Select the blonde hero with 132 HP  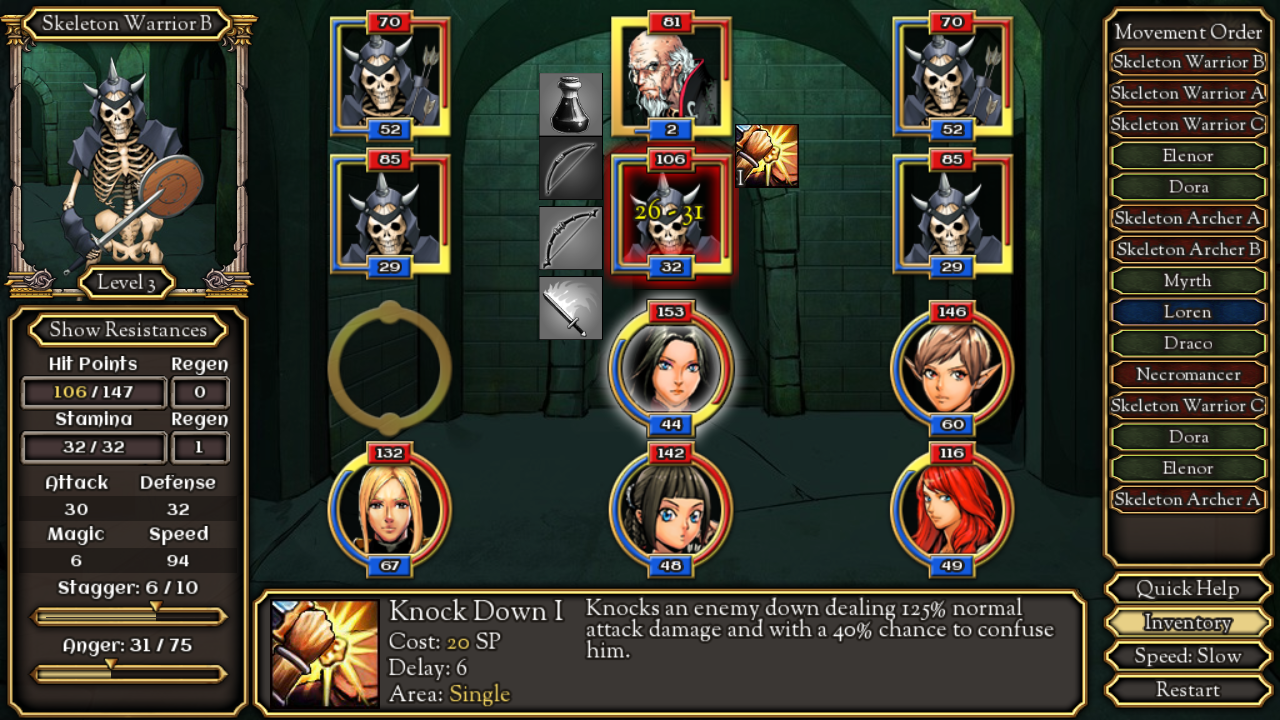coord(389,510)
